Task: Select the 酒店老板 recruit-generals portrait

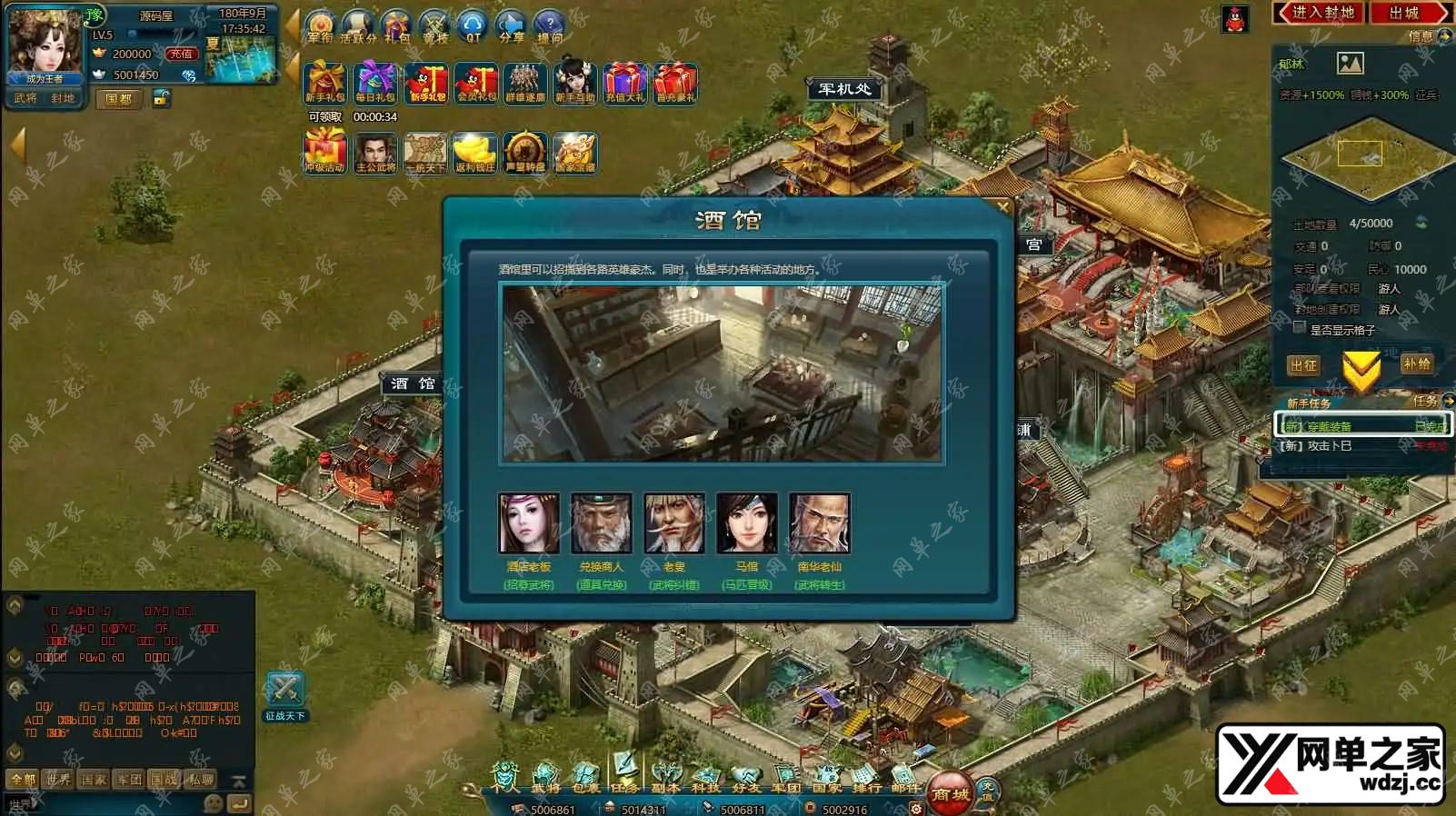Action: tap(529, 523)
